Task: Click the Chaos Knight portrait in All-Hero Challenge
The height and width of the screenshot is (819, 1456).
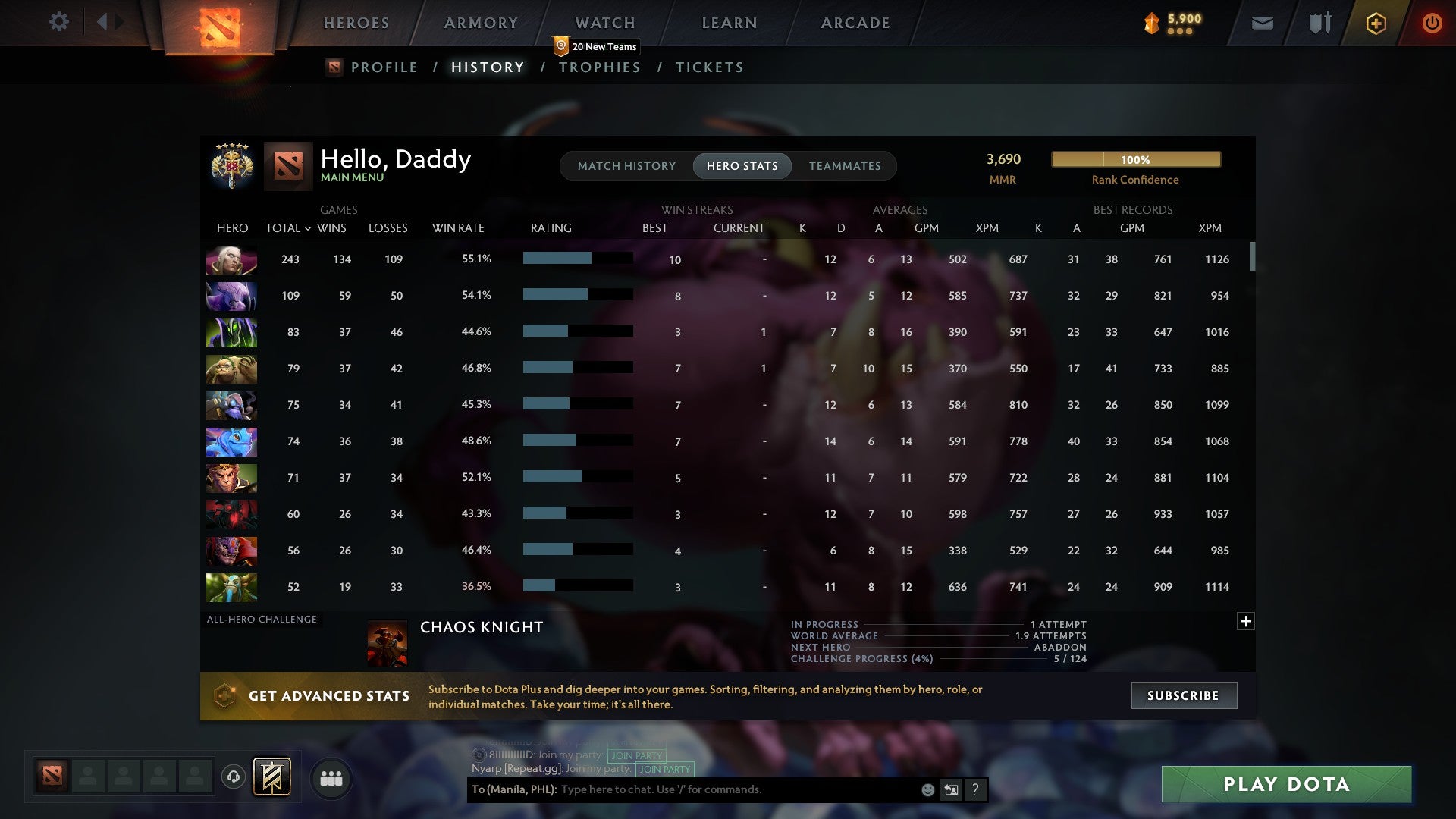Action: [387, 642]
